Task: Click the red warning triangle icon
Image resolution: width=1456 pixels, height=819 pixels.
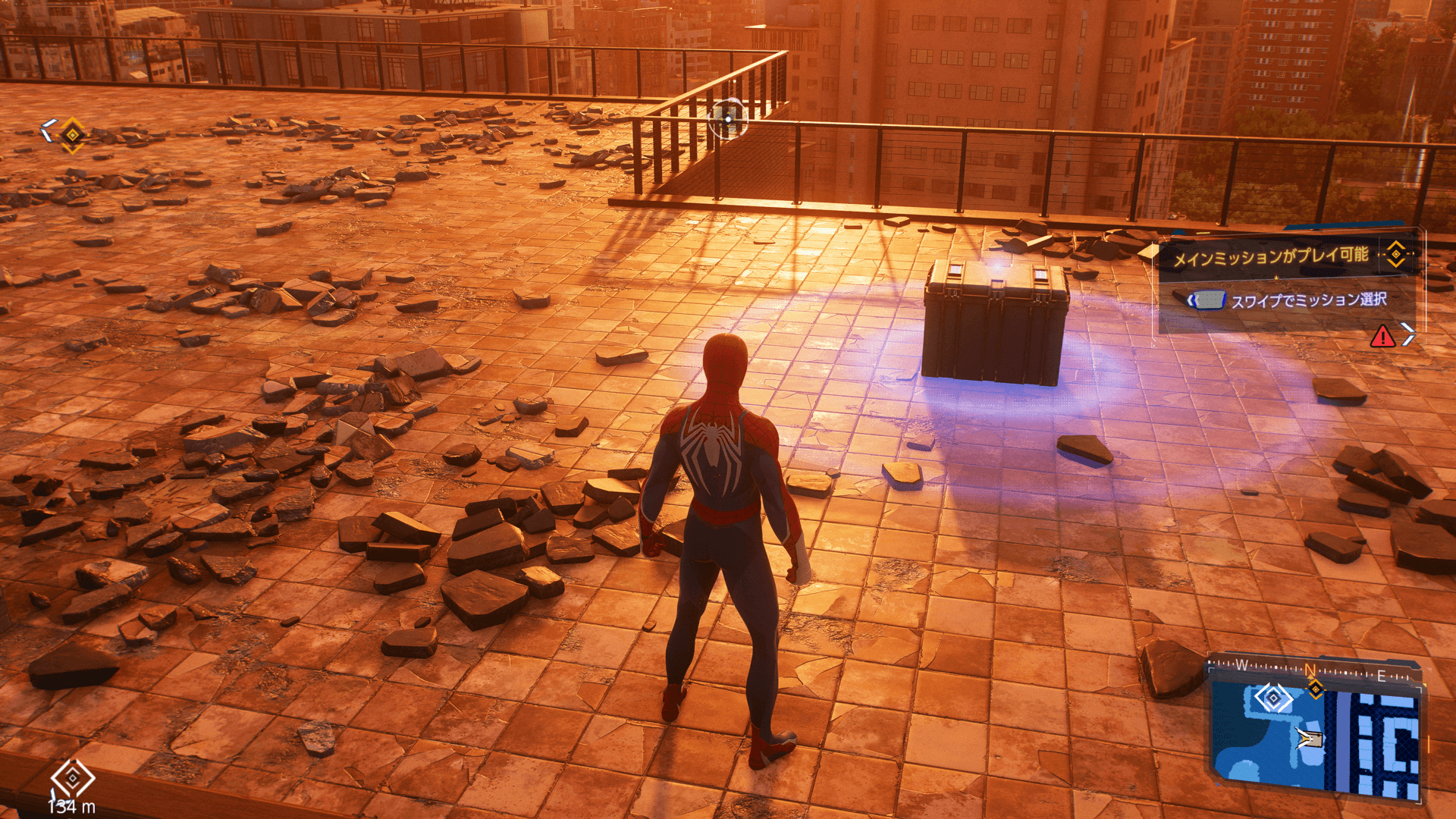Action: coord(1382,336)
